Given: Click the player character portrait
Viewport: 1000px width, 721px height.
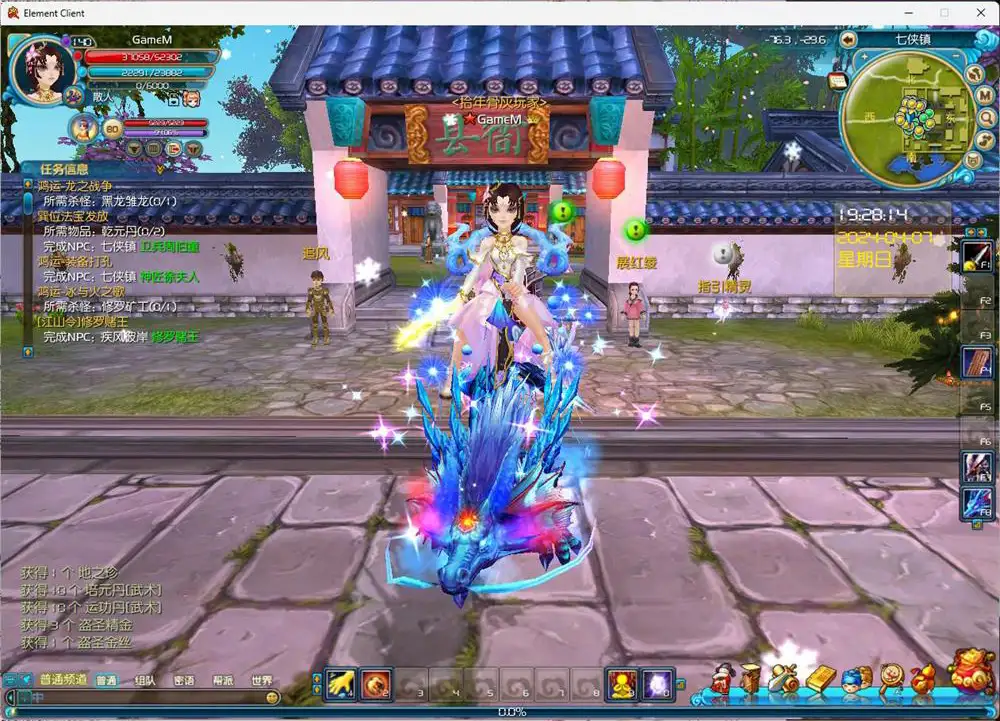Looking at the screenshot, I should 43,68.
